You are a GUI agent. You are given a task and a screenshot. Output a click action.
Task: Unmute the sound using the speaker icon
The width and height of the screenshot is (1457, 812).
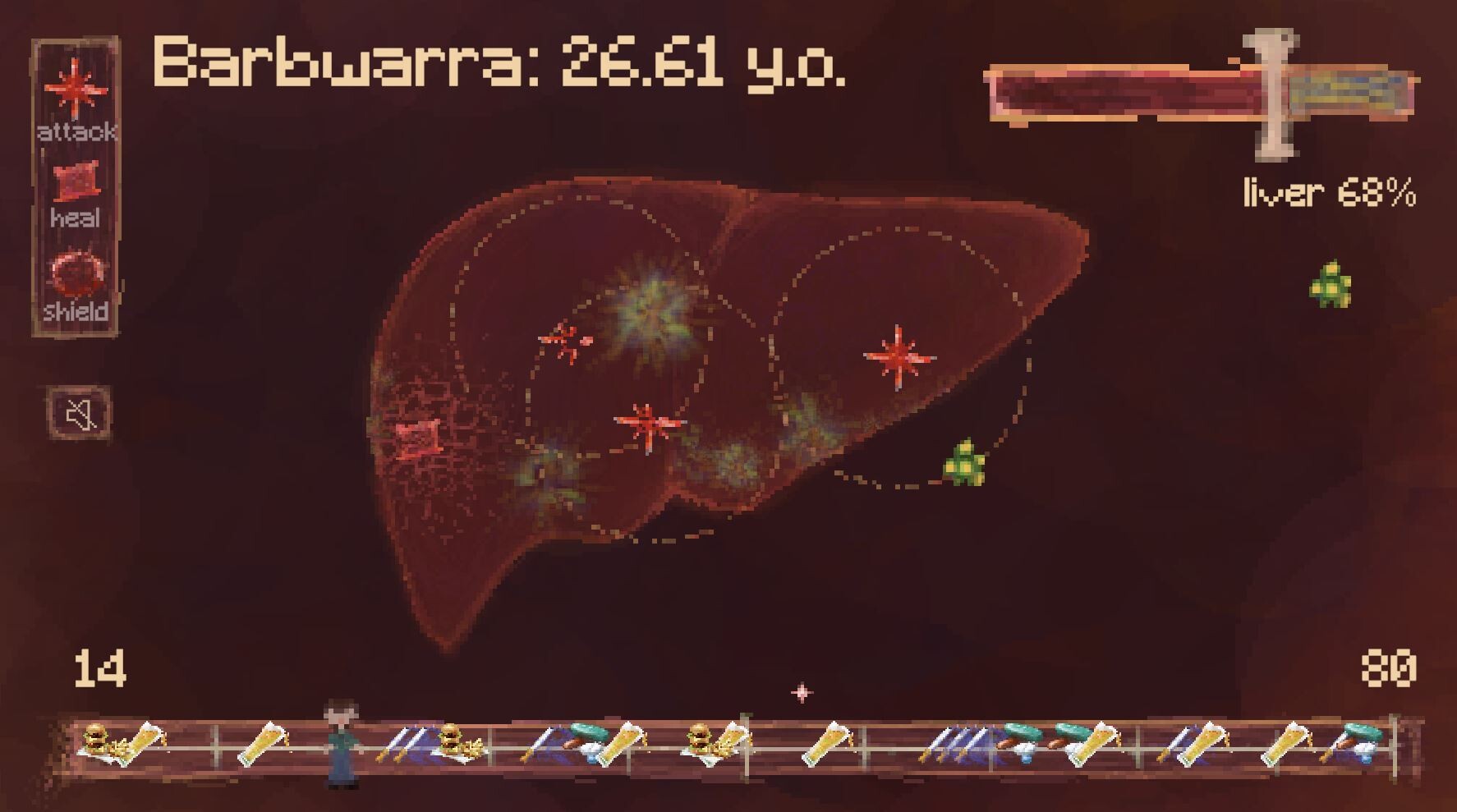pyautogui.click(x=78, y=412)
